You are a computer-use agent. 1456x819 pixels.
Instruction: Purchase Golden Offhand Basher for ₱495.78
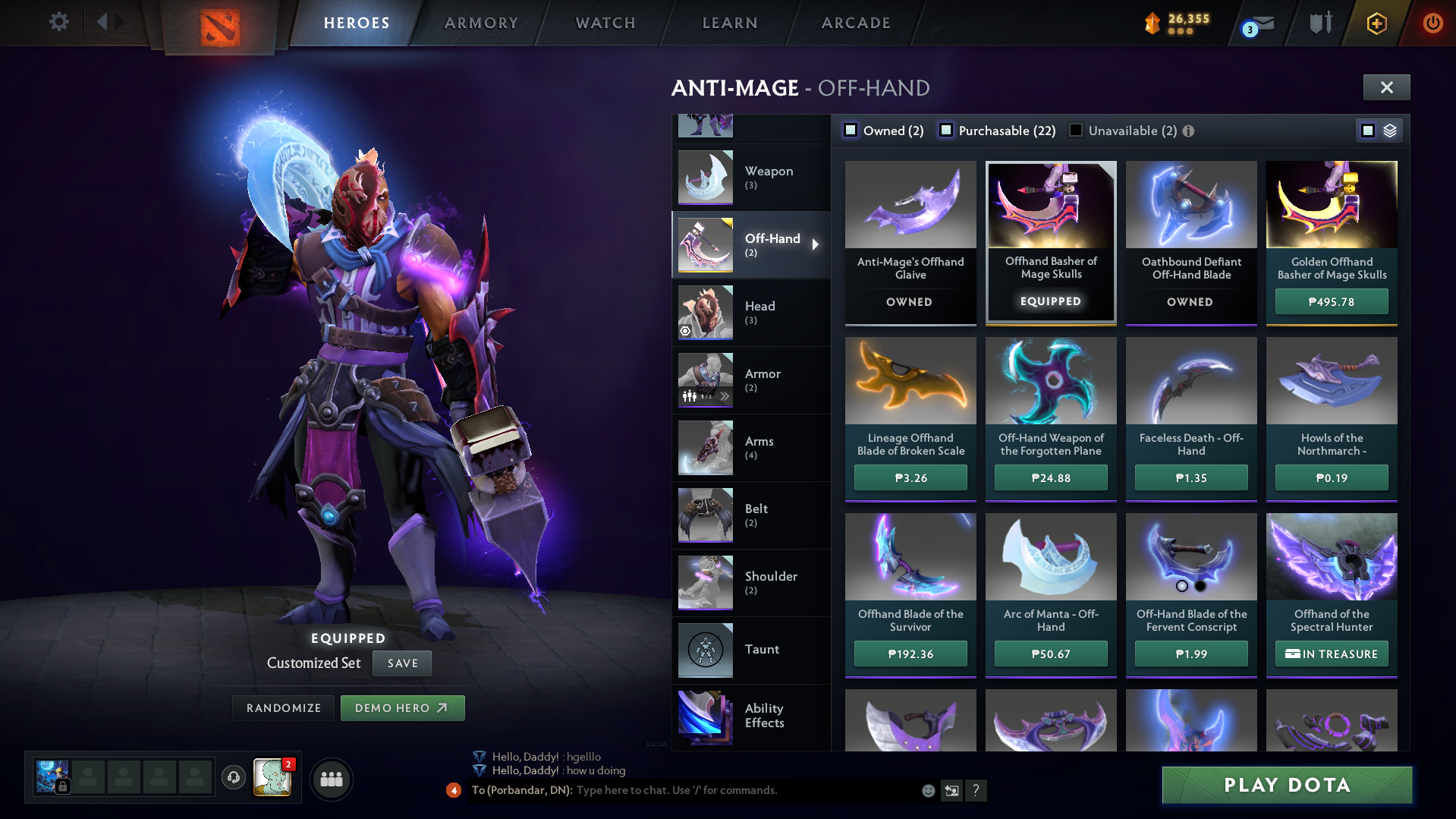coord(1331,301)
